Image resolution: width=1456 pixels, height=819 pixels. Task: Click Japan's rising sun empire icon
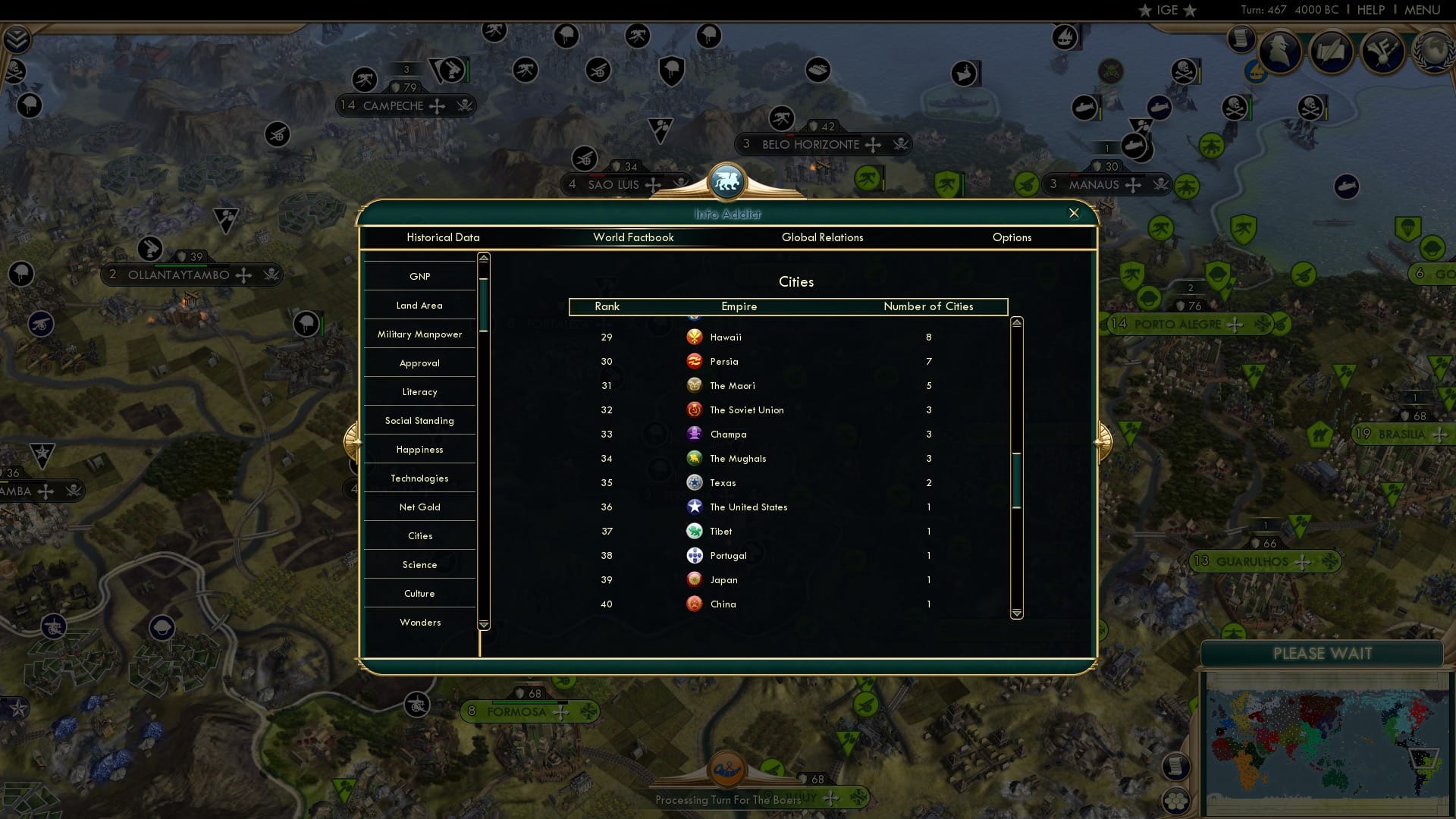[695, 579]
